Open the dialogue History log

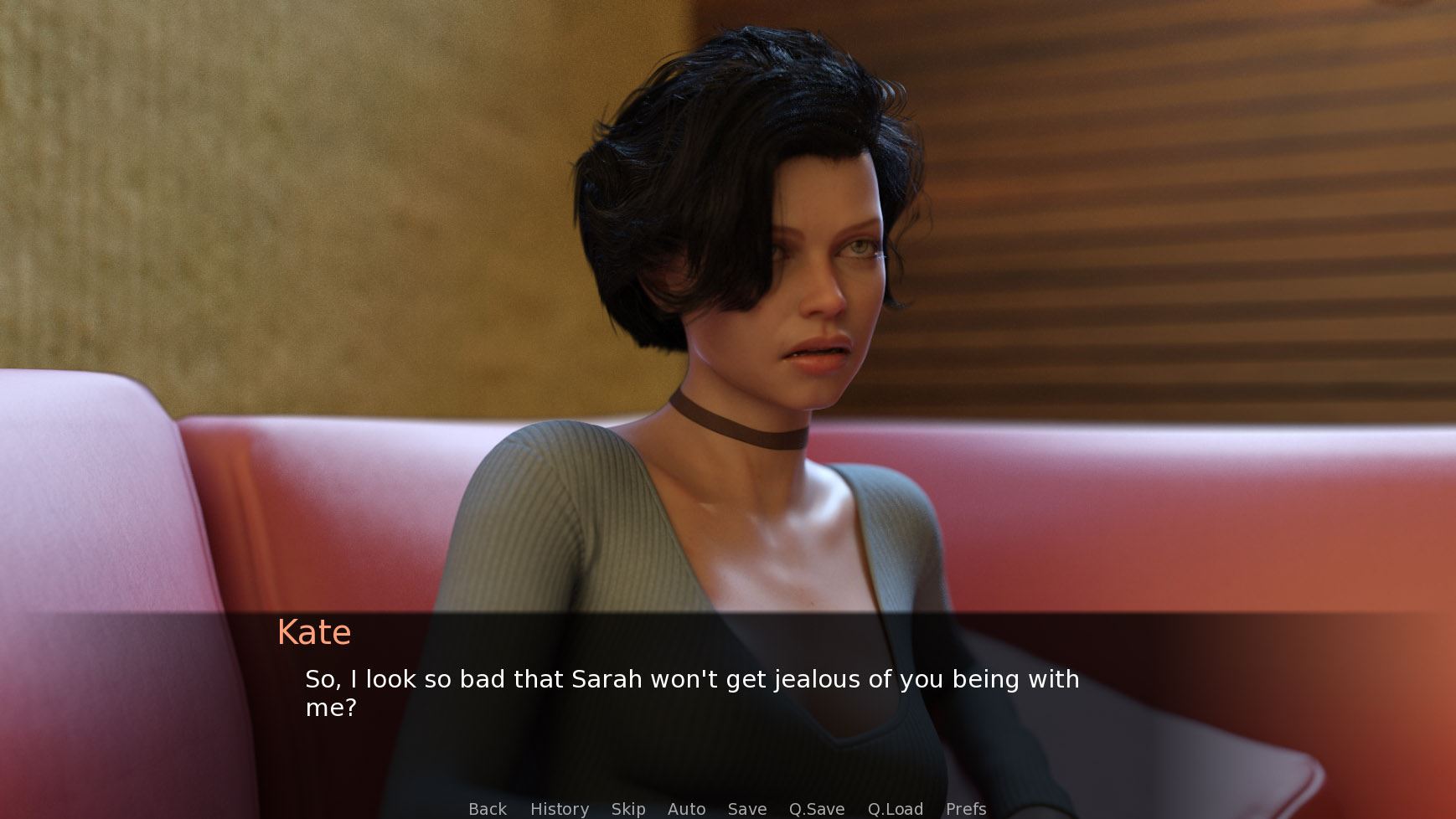pos(560,809)
